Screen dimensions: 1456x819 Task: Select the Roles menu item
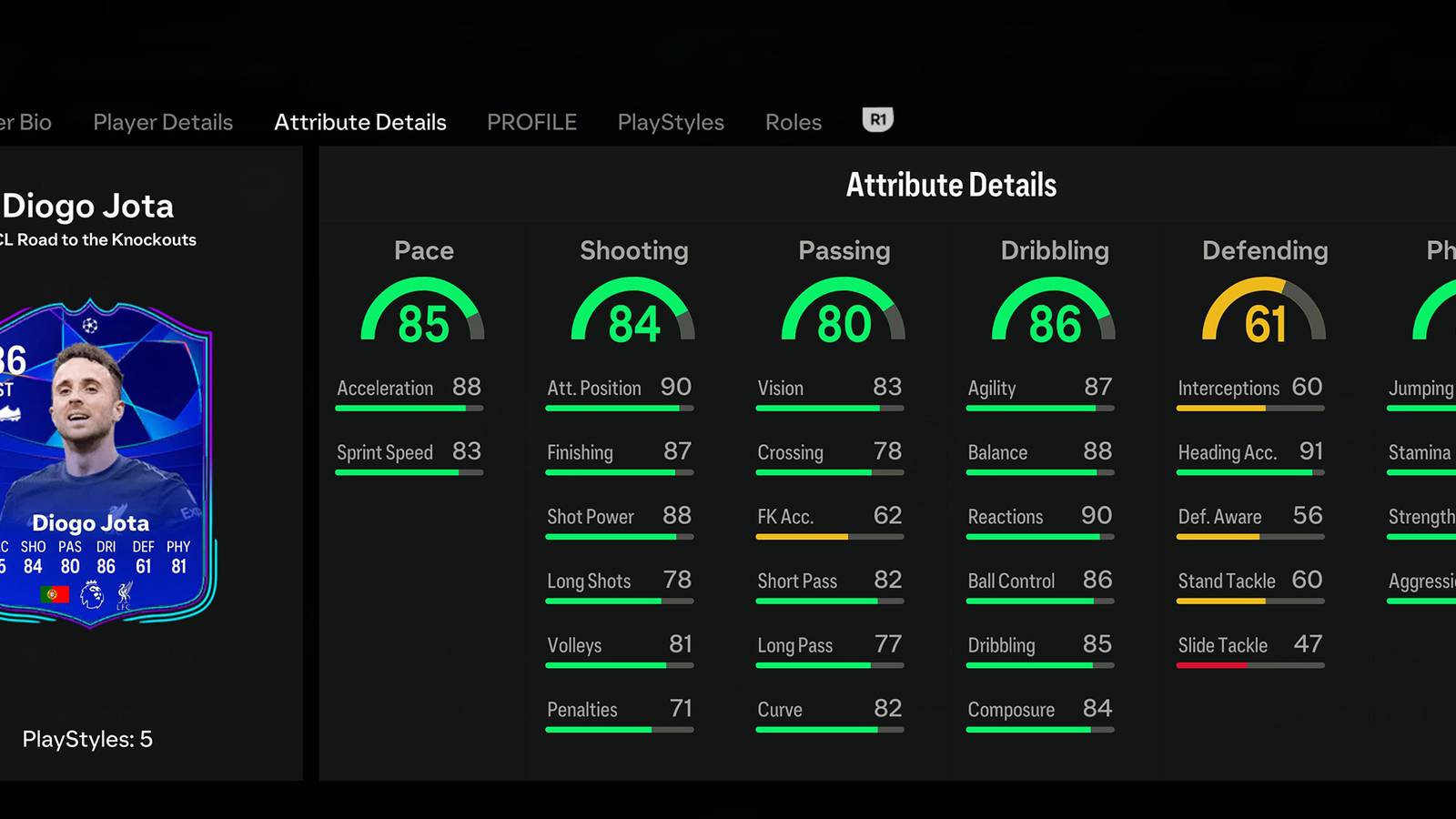[793, 122]
